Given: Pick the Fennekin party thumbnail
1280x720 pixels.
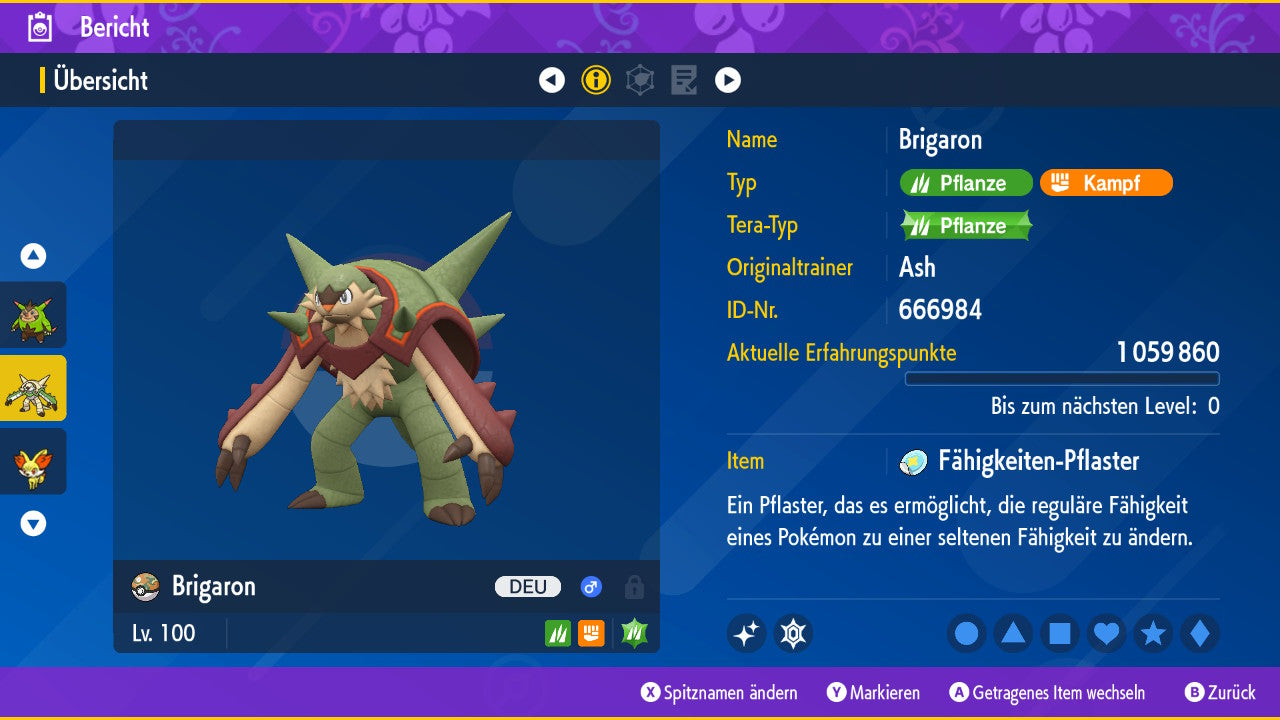Looking at the screenshot, I should point(33,461).
